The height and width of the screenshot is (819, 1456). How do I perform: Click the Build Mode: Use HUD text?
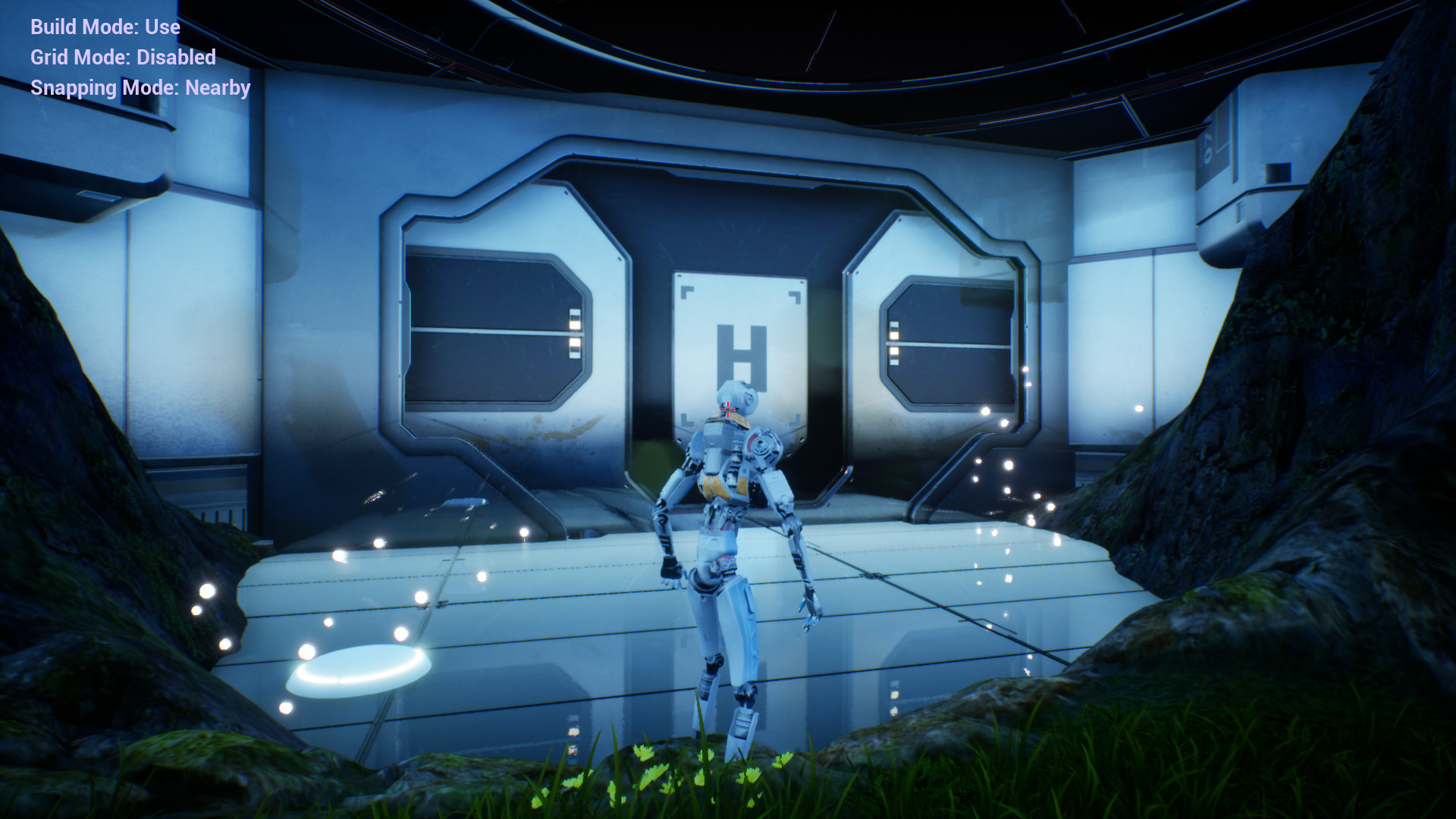(105, 27)
